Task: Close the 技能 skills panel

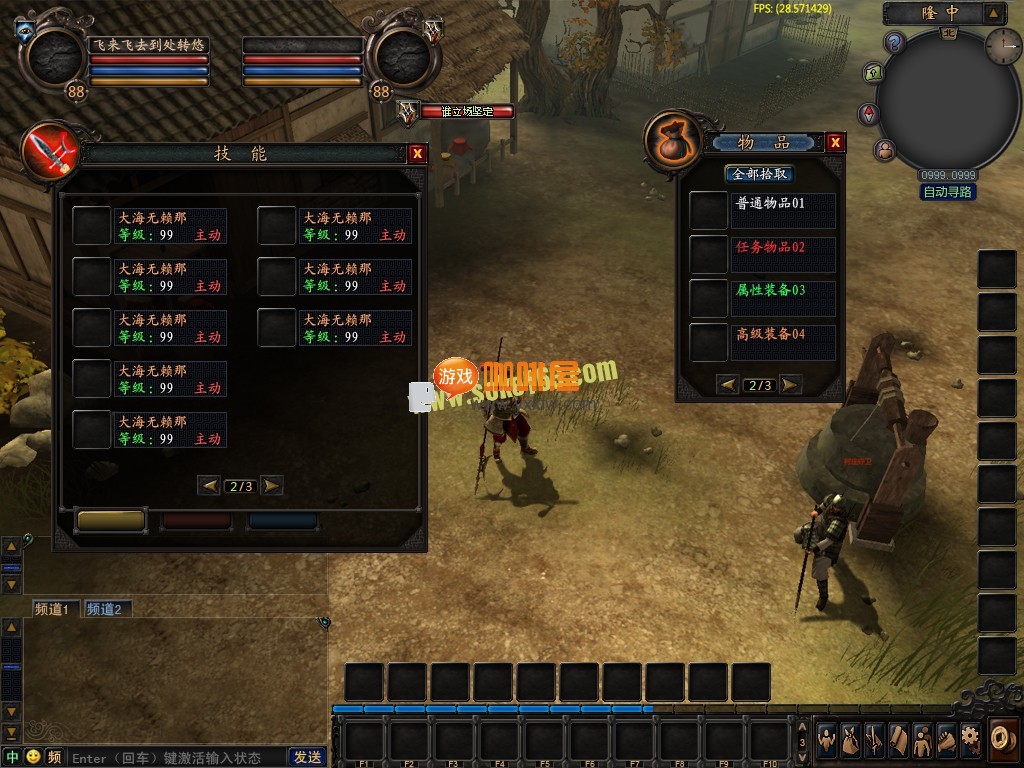Action: point(418,153)
